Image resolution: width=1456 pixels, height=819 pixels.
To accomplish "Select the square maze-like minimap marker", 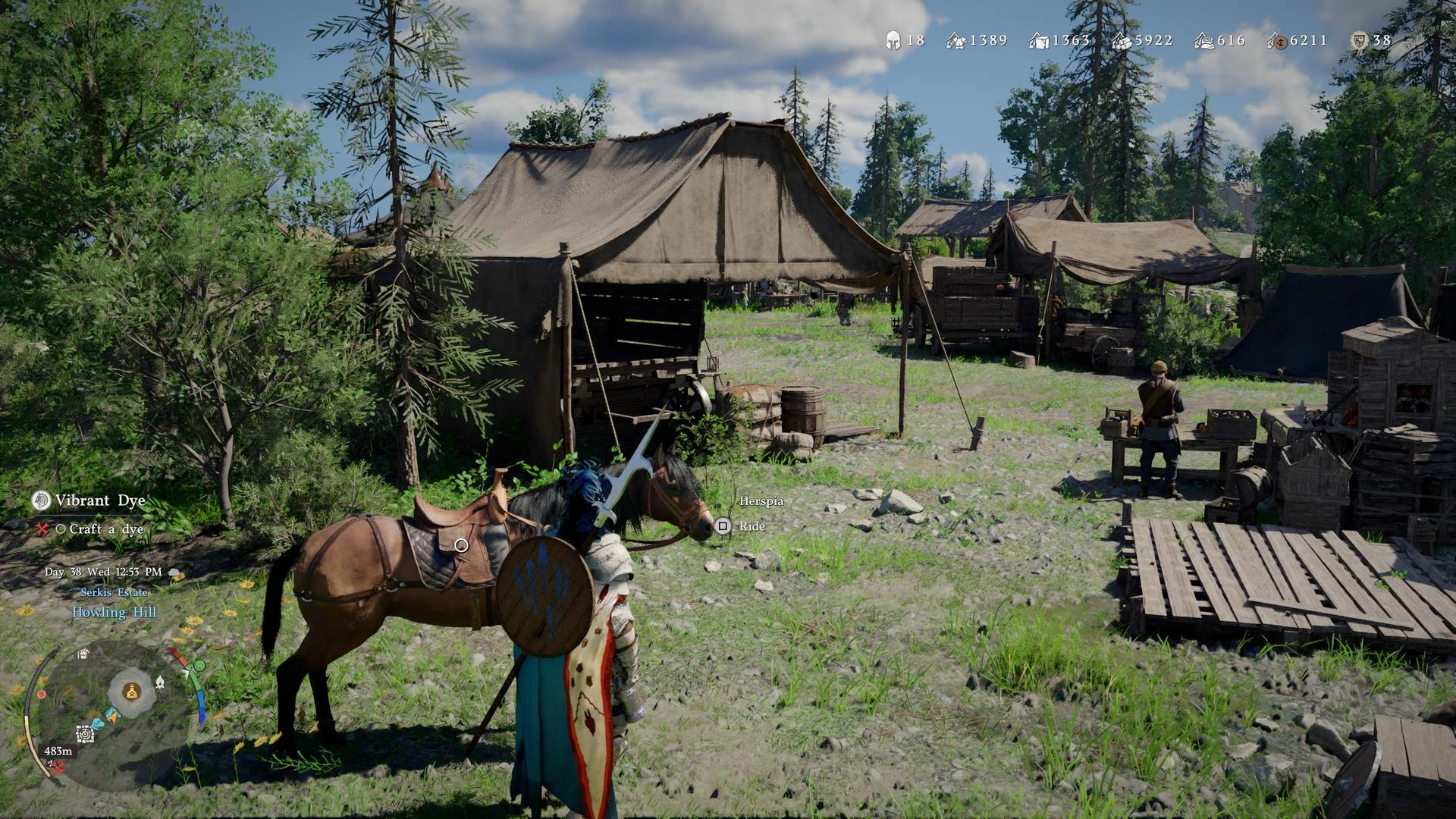I will pos(85,733).
